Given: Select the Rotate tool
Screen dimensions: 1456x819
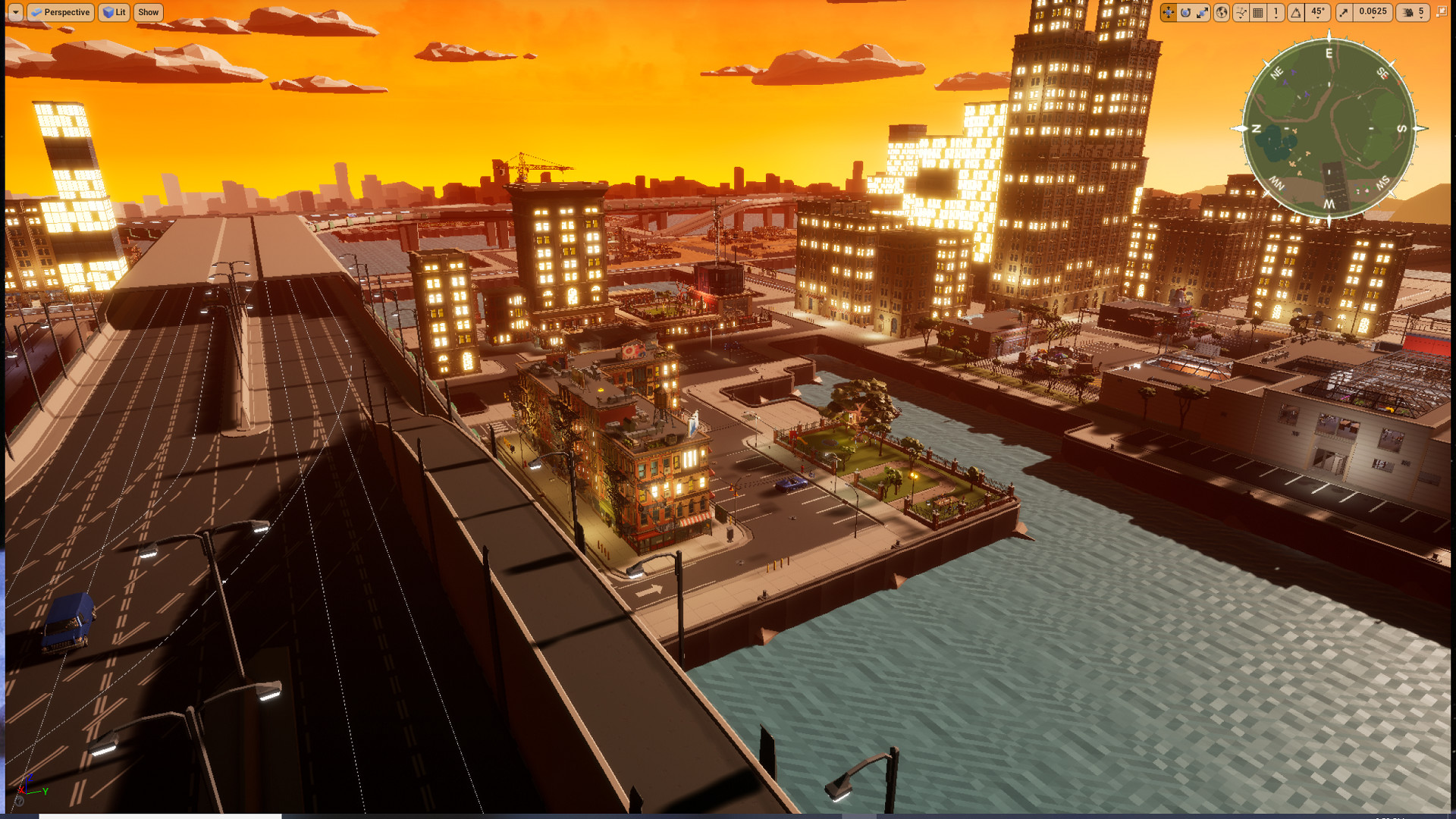Looking at the screenshot, I should tap(1186, 12).
